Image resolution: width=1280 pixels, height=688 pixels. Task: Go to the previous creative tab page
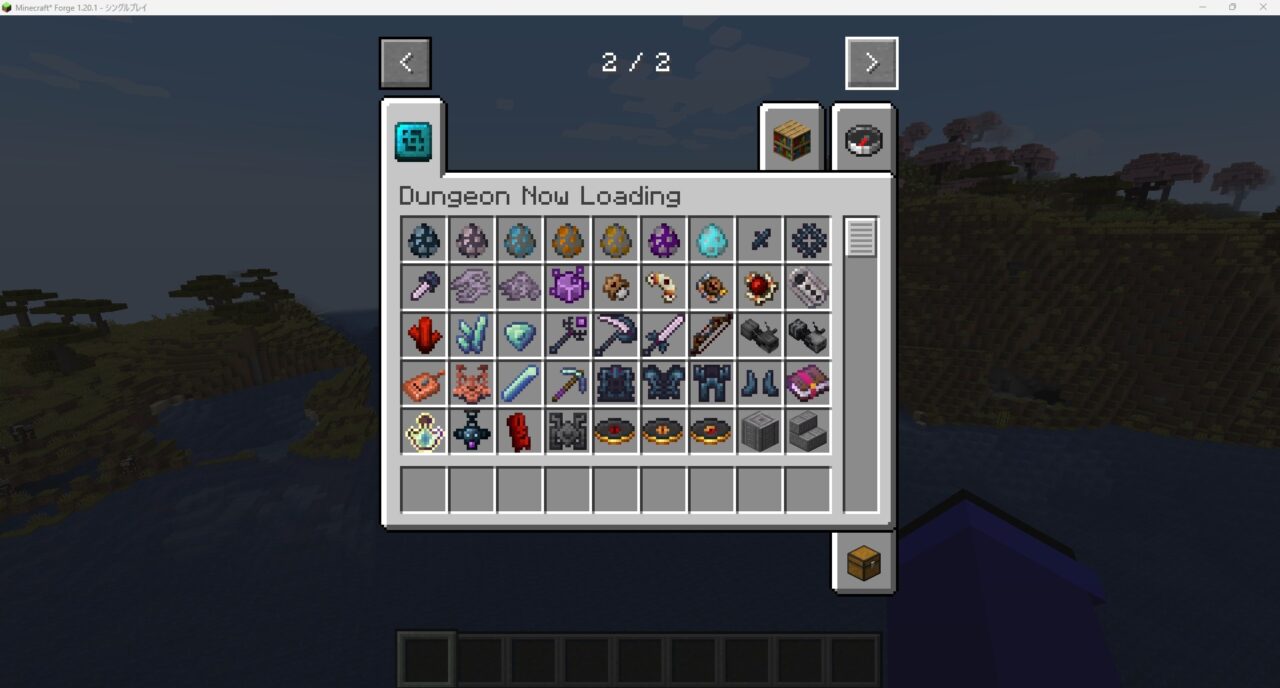click(405, 63)
